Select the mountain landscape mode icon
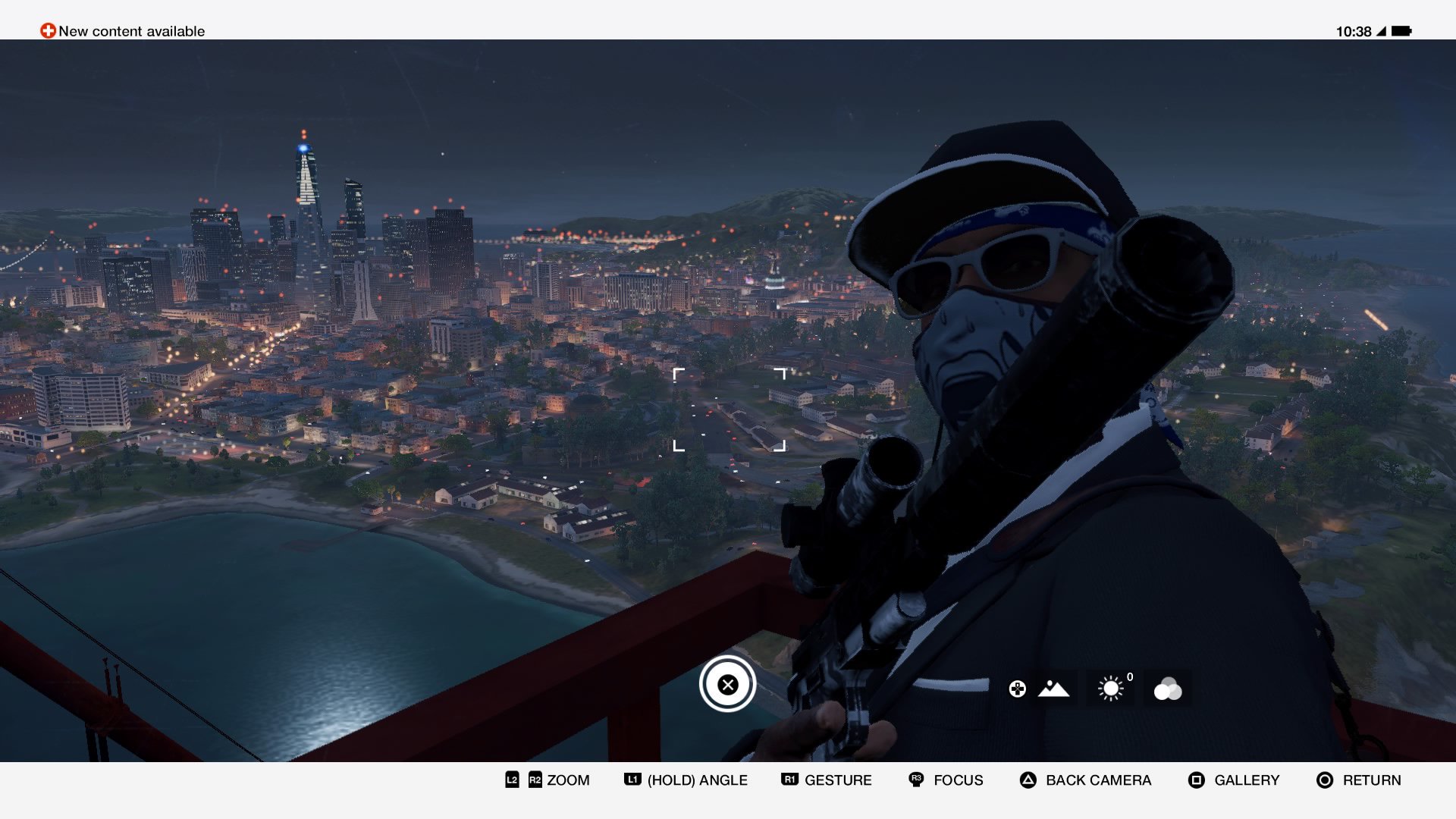This screenshot has width=1456, height=819. 1053,689
